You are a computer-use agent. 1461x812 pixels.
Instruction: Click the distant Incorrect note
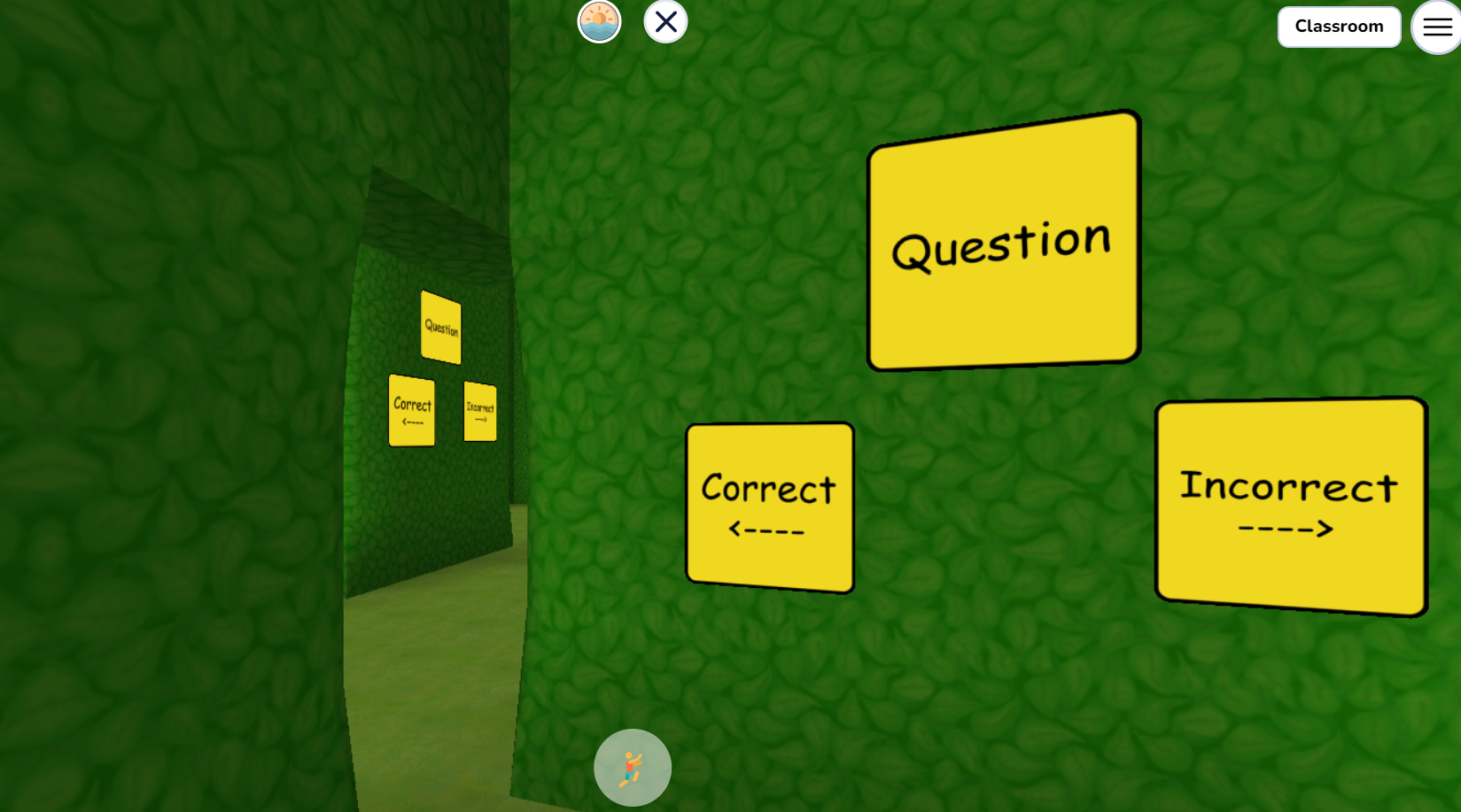(x=482, y=410)
